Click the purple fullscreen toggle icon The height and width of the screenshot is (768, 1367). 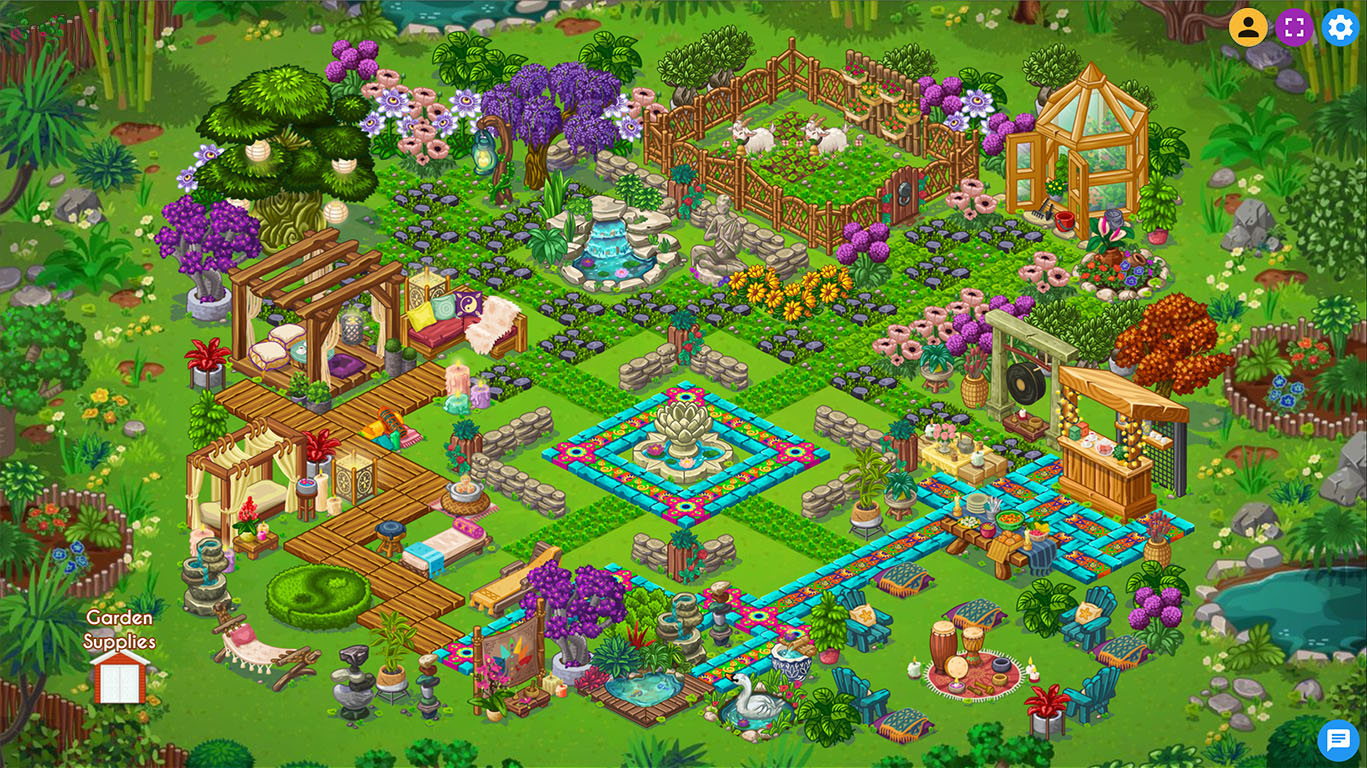(1293, 27)
